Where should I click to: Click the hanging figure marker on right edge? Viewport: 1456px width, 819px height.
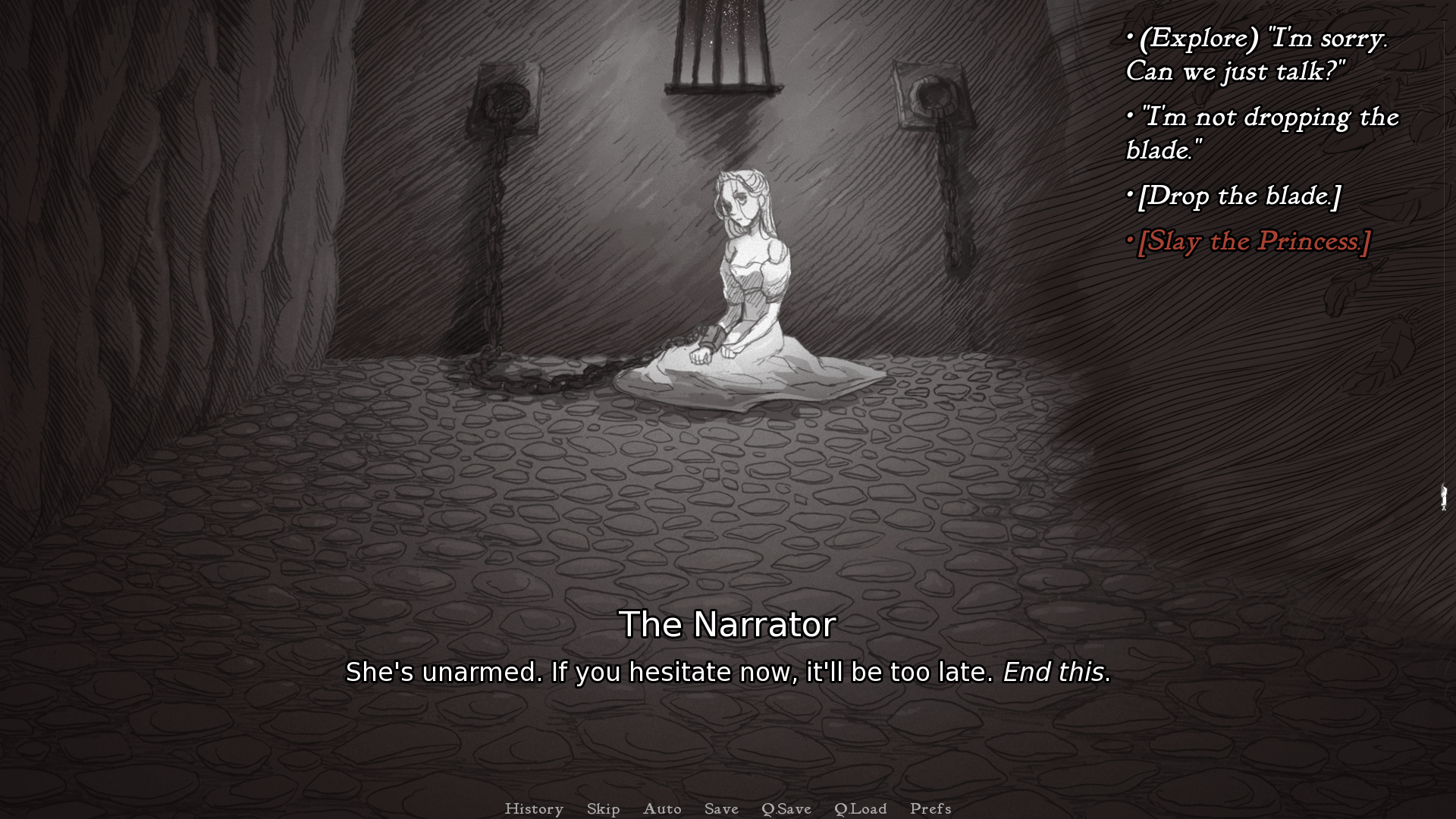[1442, 498]
